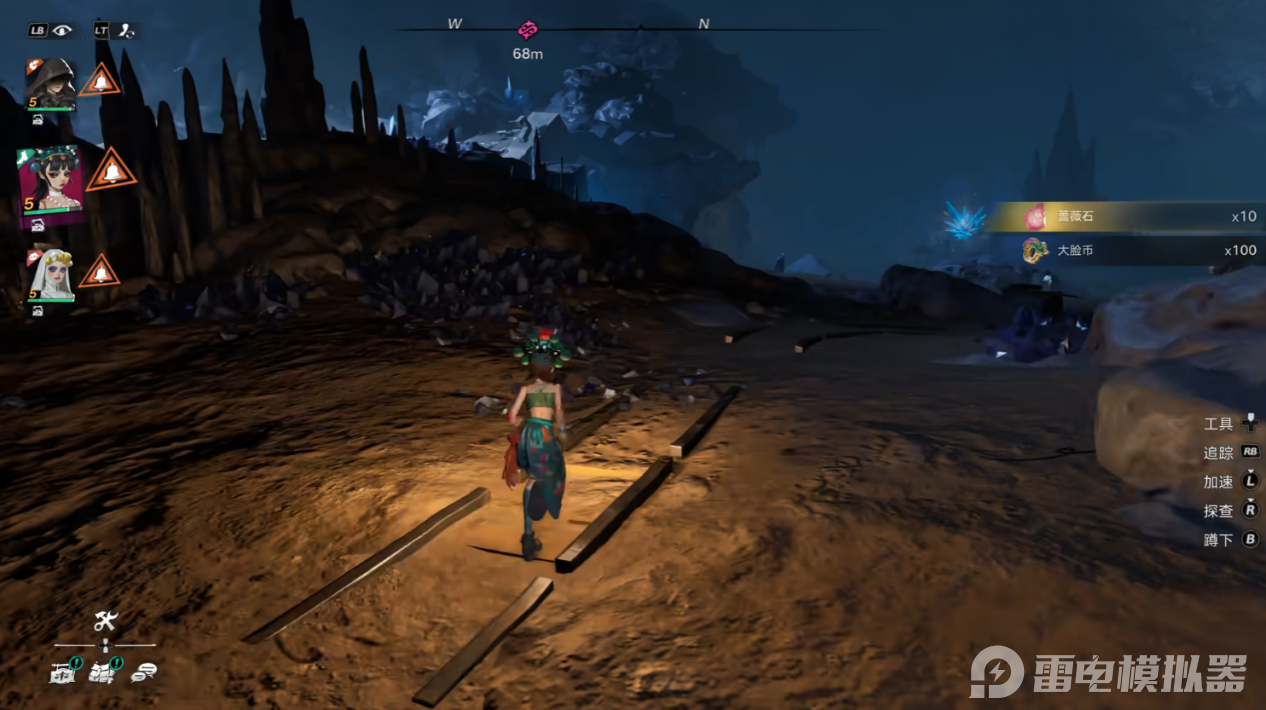This screenshot has width=1266, height=710.
Task: Select the 大脸币 reward row
Action: tap(1126, 251)
